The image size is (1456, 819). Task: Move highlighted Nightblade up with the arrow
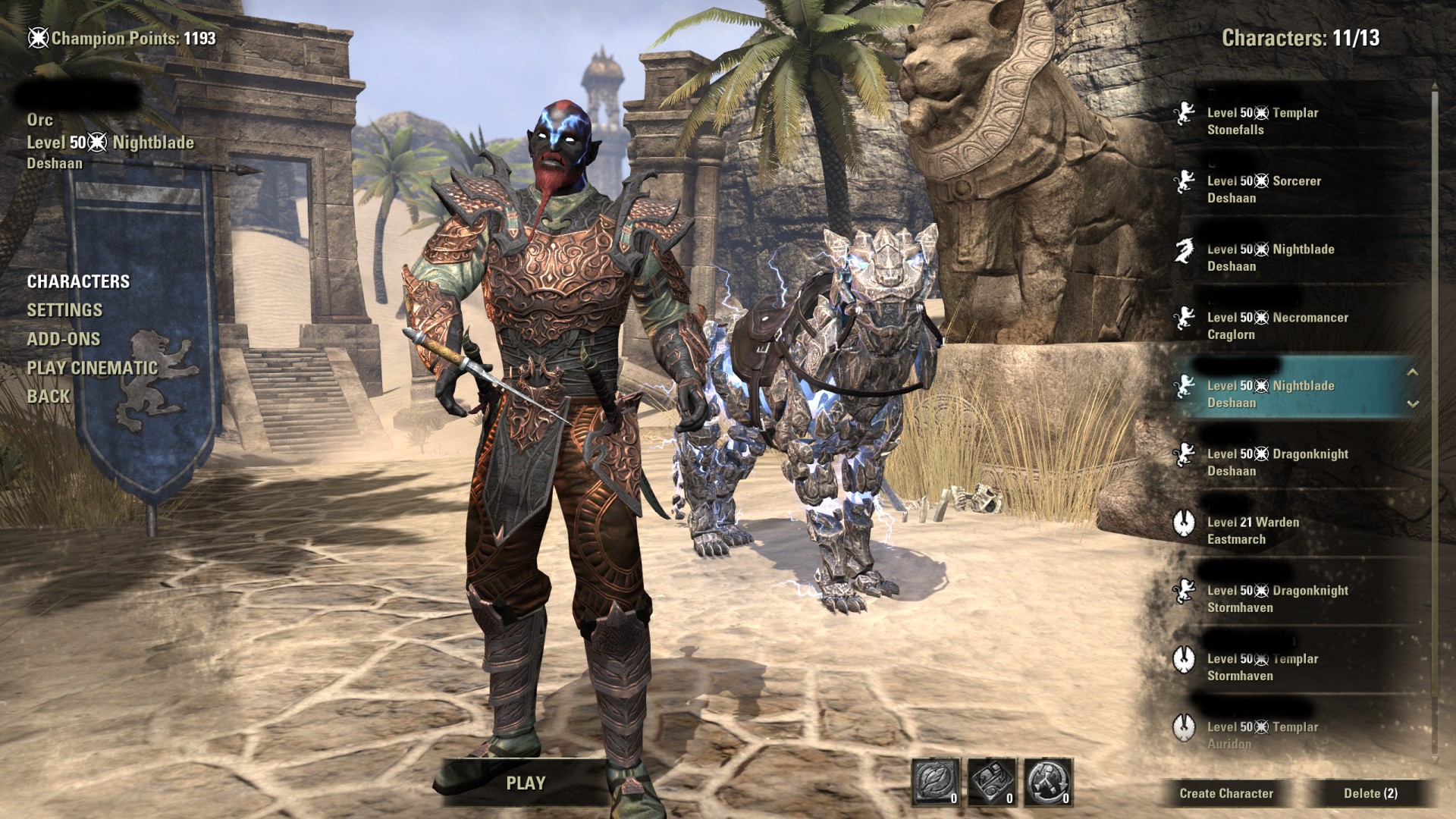pos(1413,372)
